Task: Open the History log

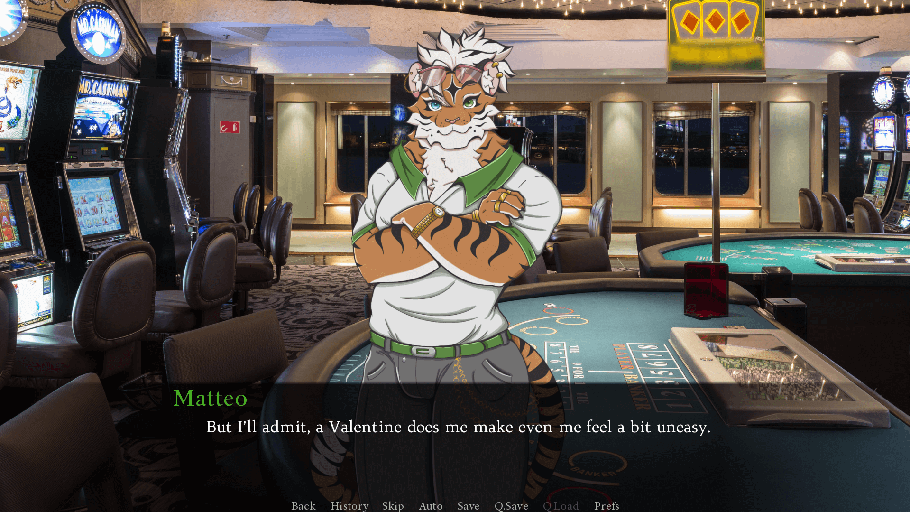Action: 349,506
